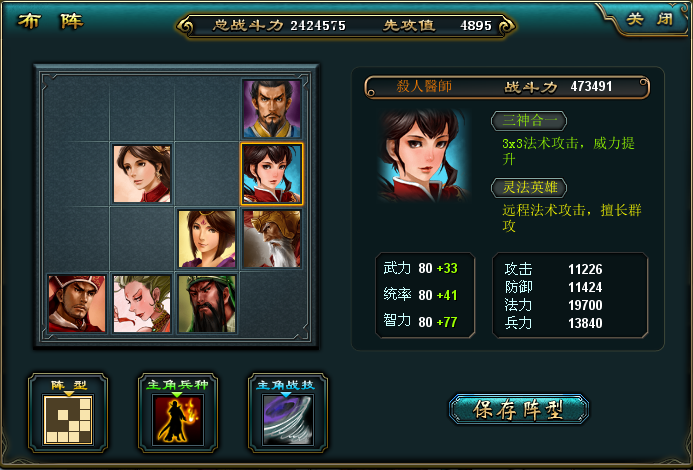Select the highlighted 殺人醫師 unit on grid
The width and height of the screenshot is (693, 470).
pos(271,174)
